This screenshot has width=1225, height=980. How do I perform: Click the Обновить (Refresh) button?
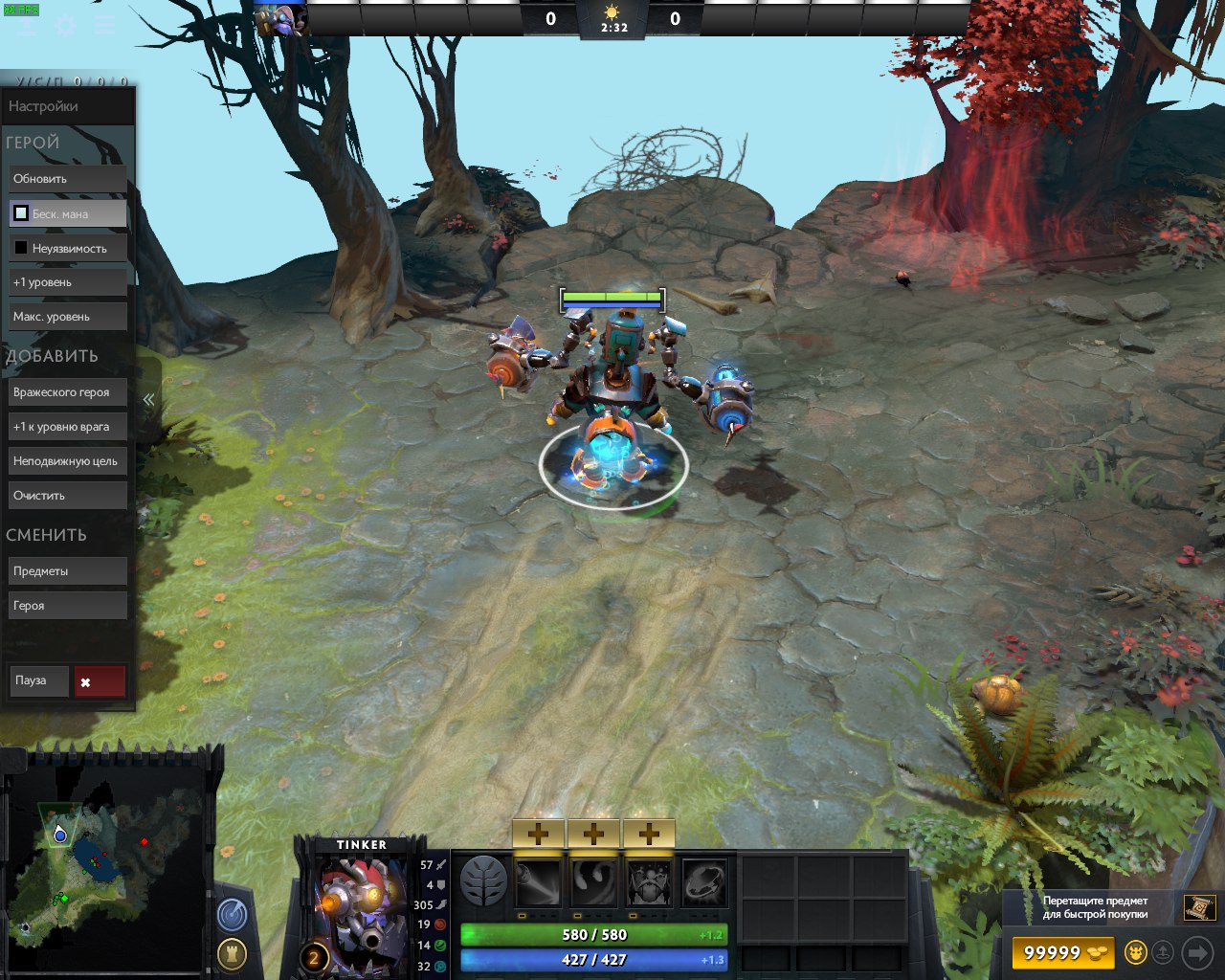click(x=67, y=179)
